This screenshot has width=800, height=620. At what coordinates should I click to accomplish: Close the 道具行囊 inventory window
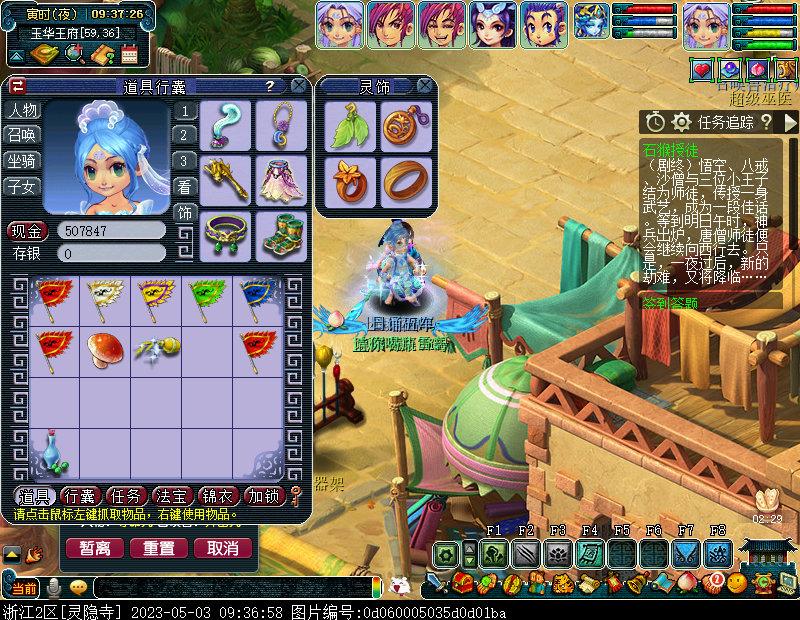pos(297,87)
